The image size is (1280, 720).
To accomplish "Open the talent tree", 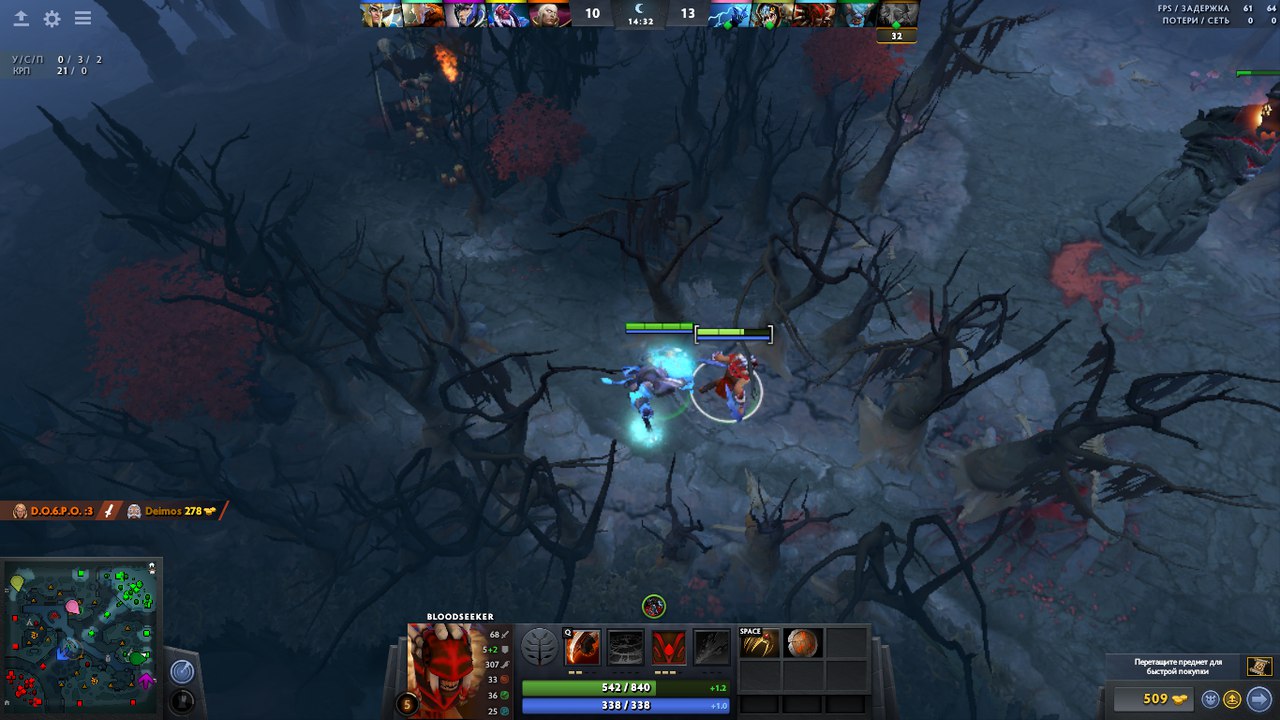I will [x=540, y=647].
